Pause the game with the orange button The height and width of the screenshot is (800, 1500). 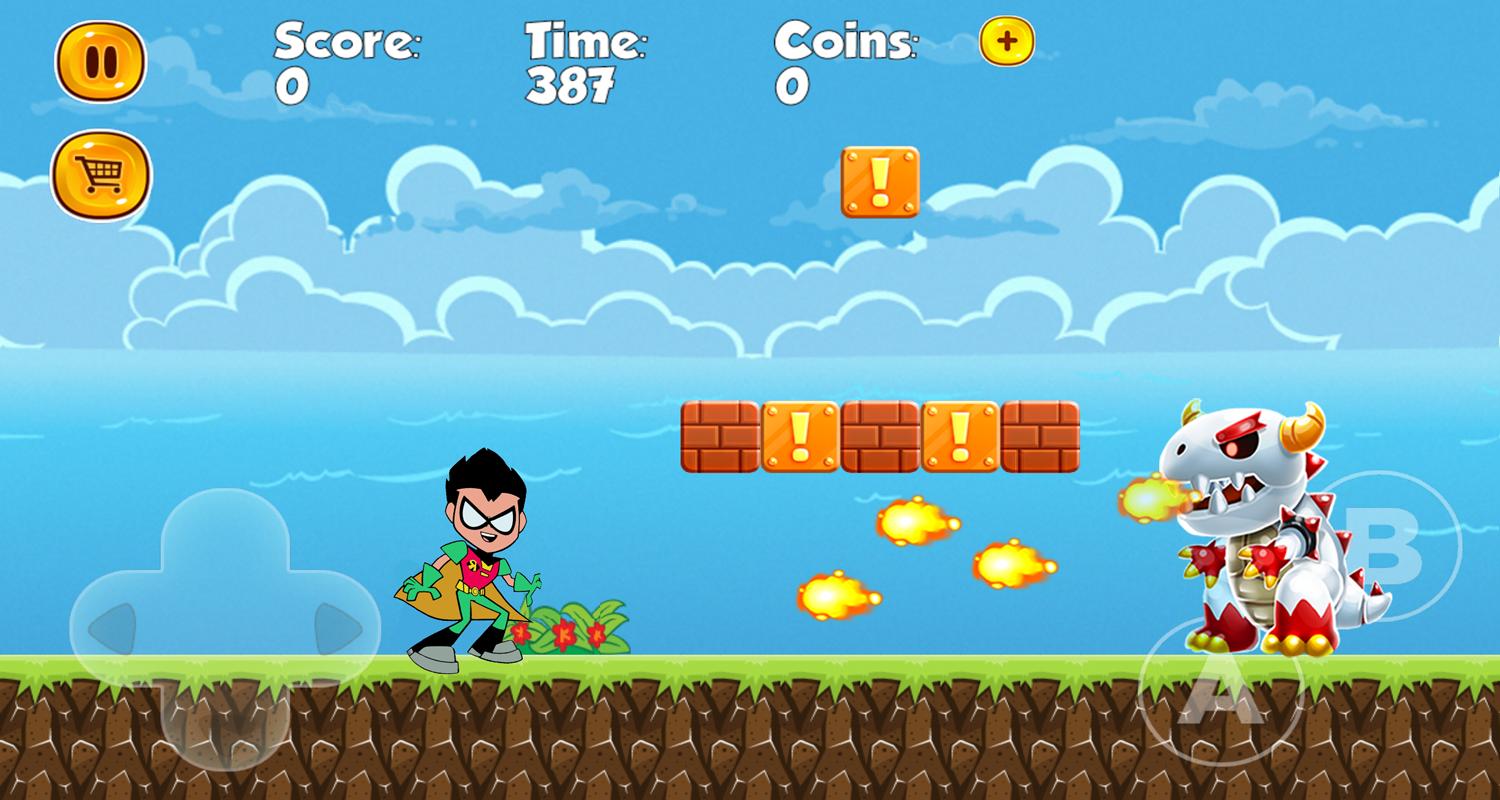100,62
